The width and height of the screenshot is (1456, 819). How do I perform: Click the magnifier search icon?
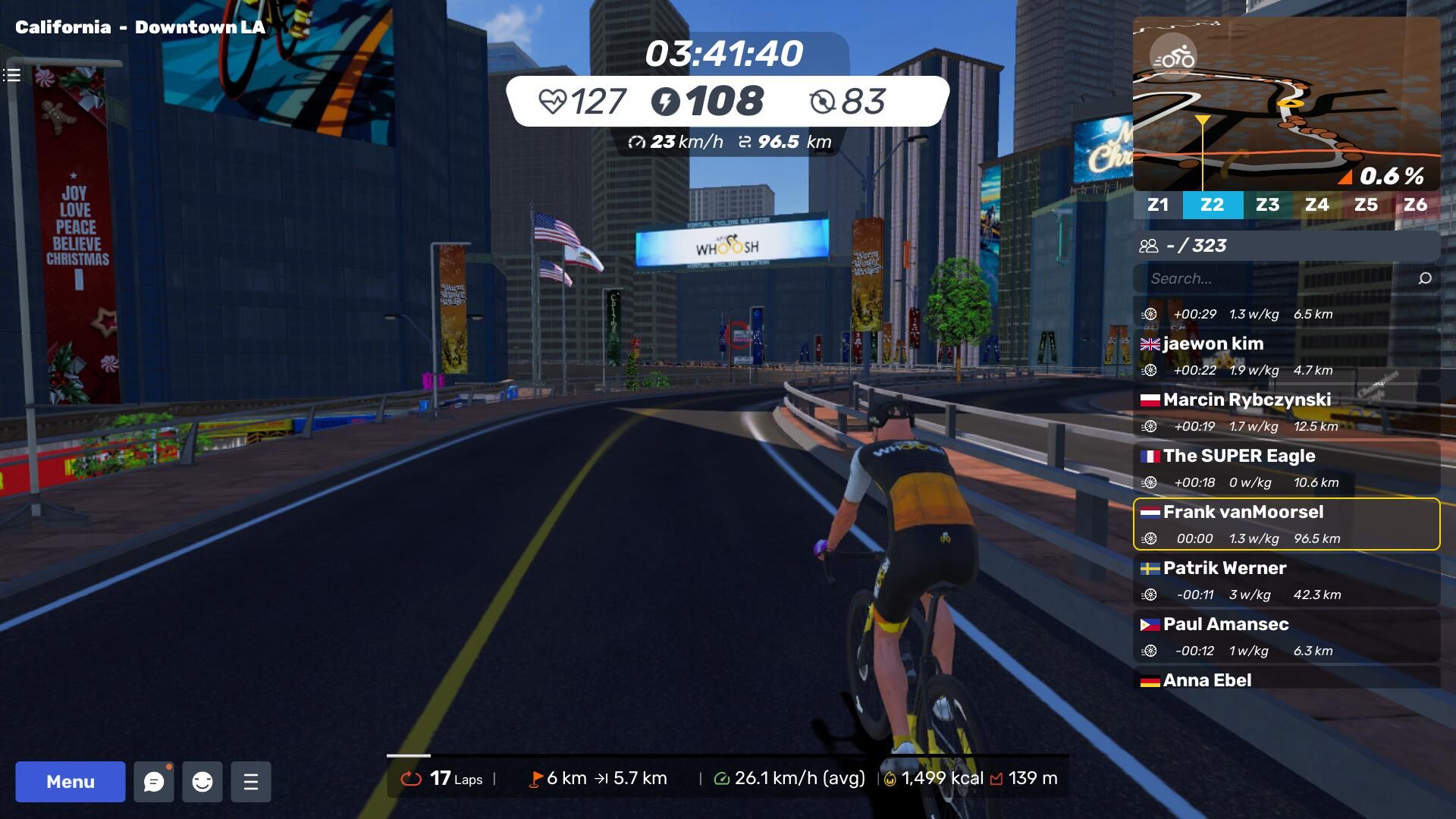(x=1425, y=278)
